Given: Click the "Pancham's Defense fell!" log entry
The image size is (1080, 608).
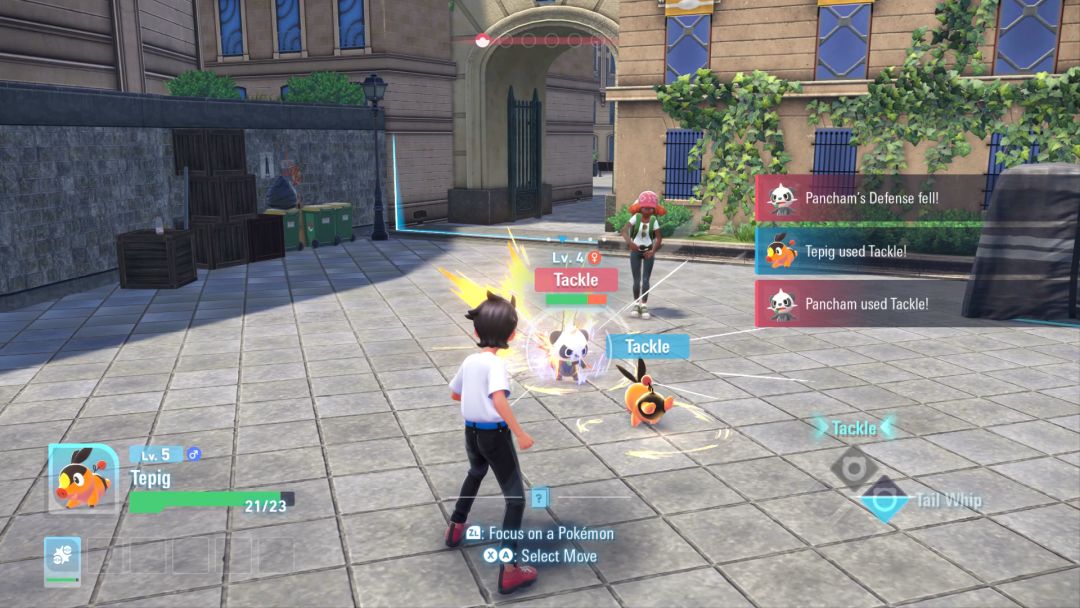Looking at the screenshot, I should point(870,198).
